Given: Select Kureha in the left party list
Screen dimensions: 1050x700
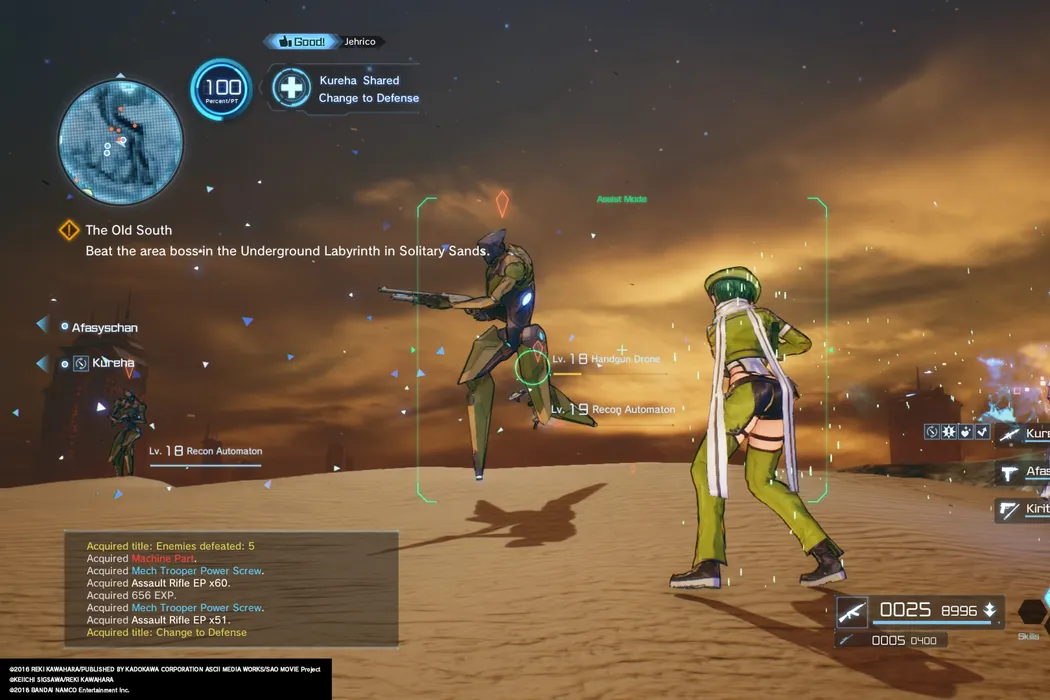Looking at the screenshot, I should (x=112, y=363).
